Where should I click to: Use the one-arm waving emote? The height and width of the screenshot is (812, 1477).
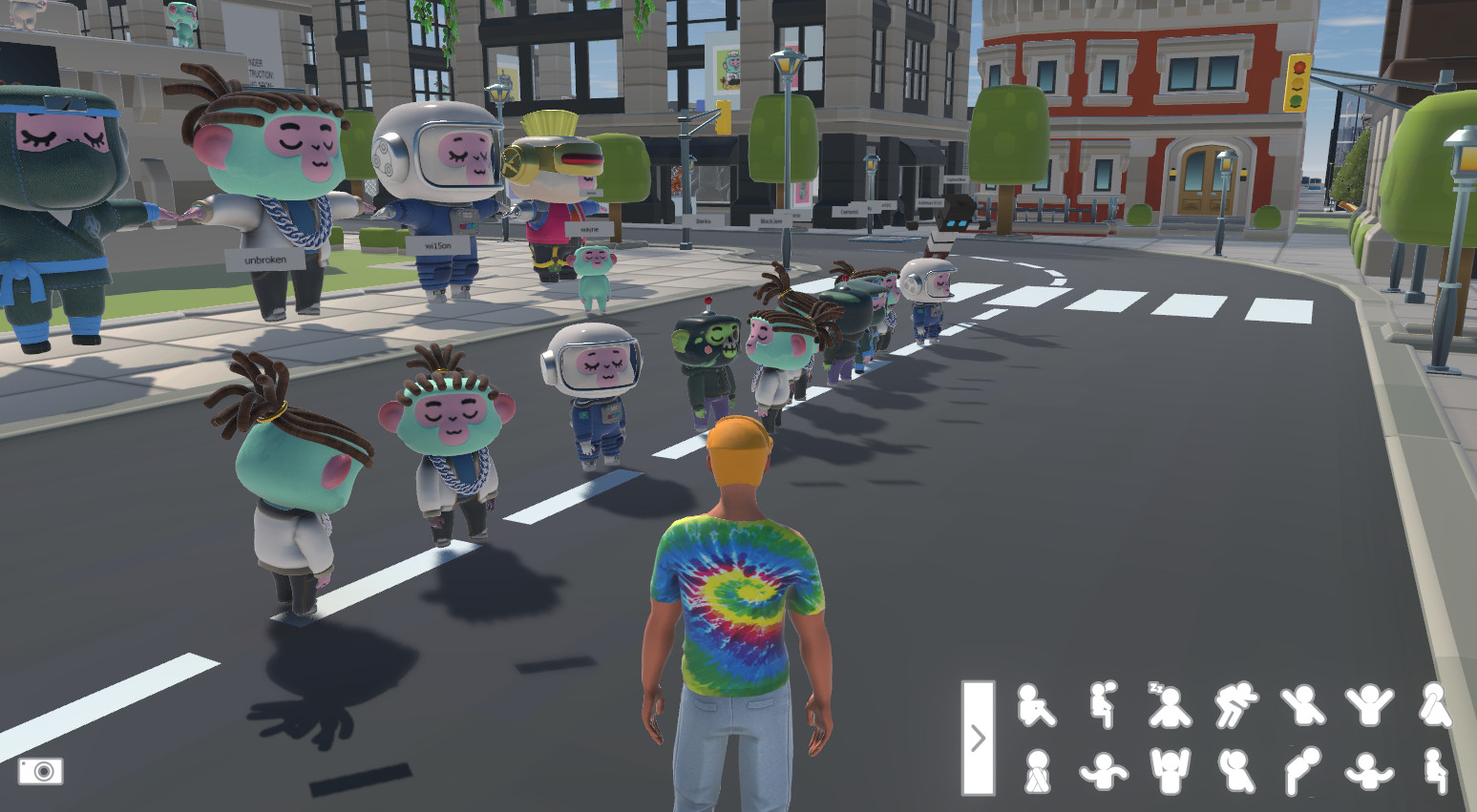(x=1302, y=706)
